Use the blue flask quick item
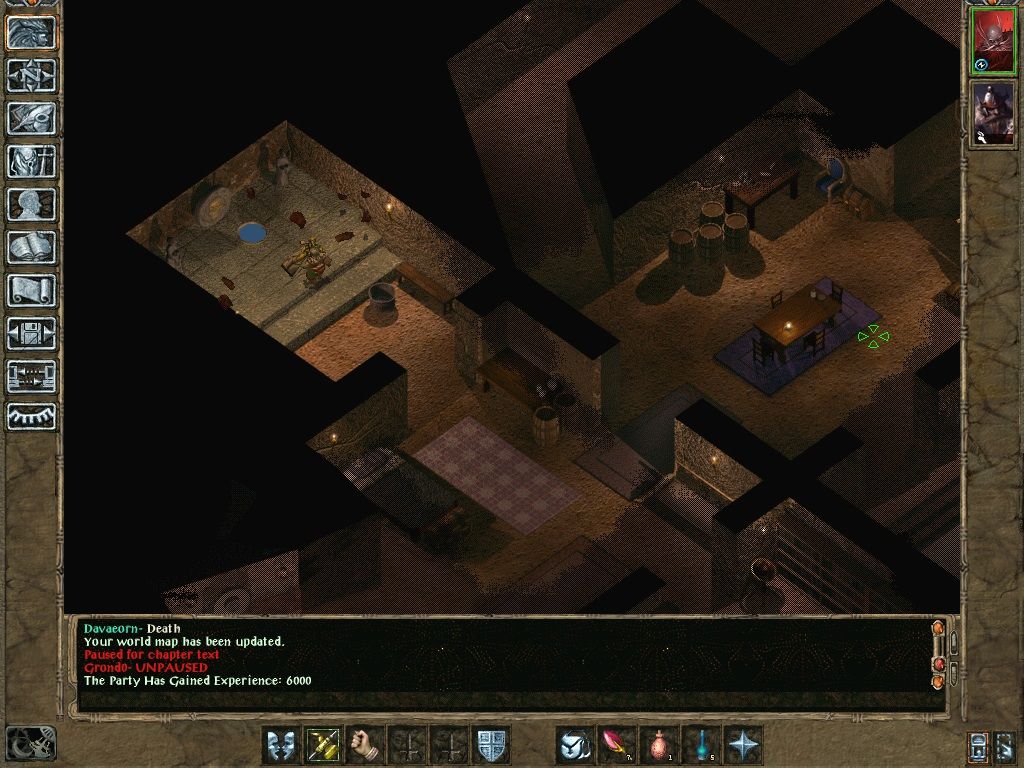 [x=701, y=745]
